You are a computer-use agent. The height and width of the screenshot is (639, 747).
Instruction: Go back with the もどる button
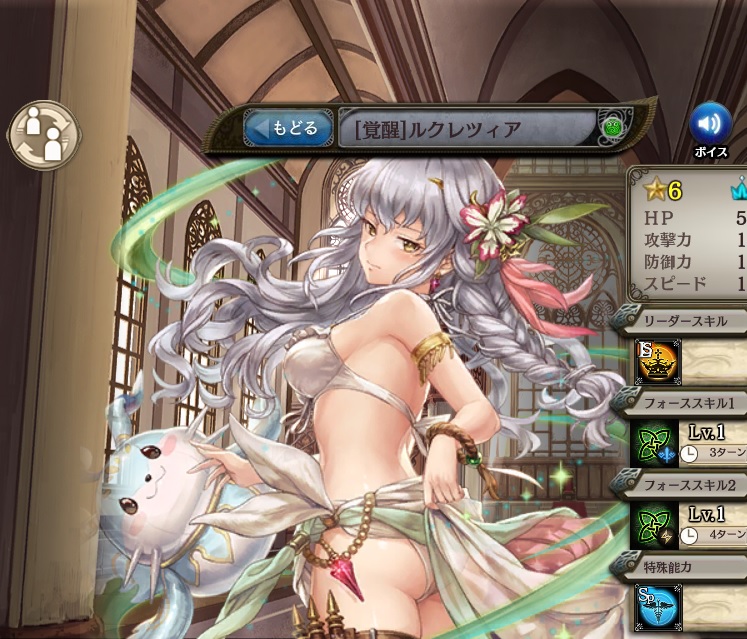point(288,128)
